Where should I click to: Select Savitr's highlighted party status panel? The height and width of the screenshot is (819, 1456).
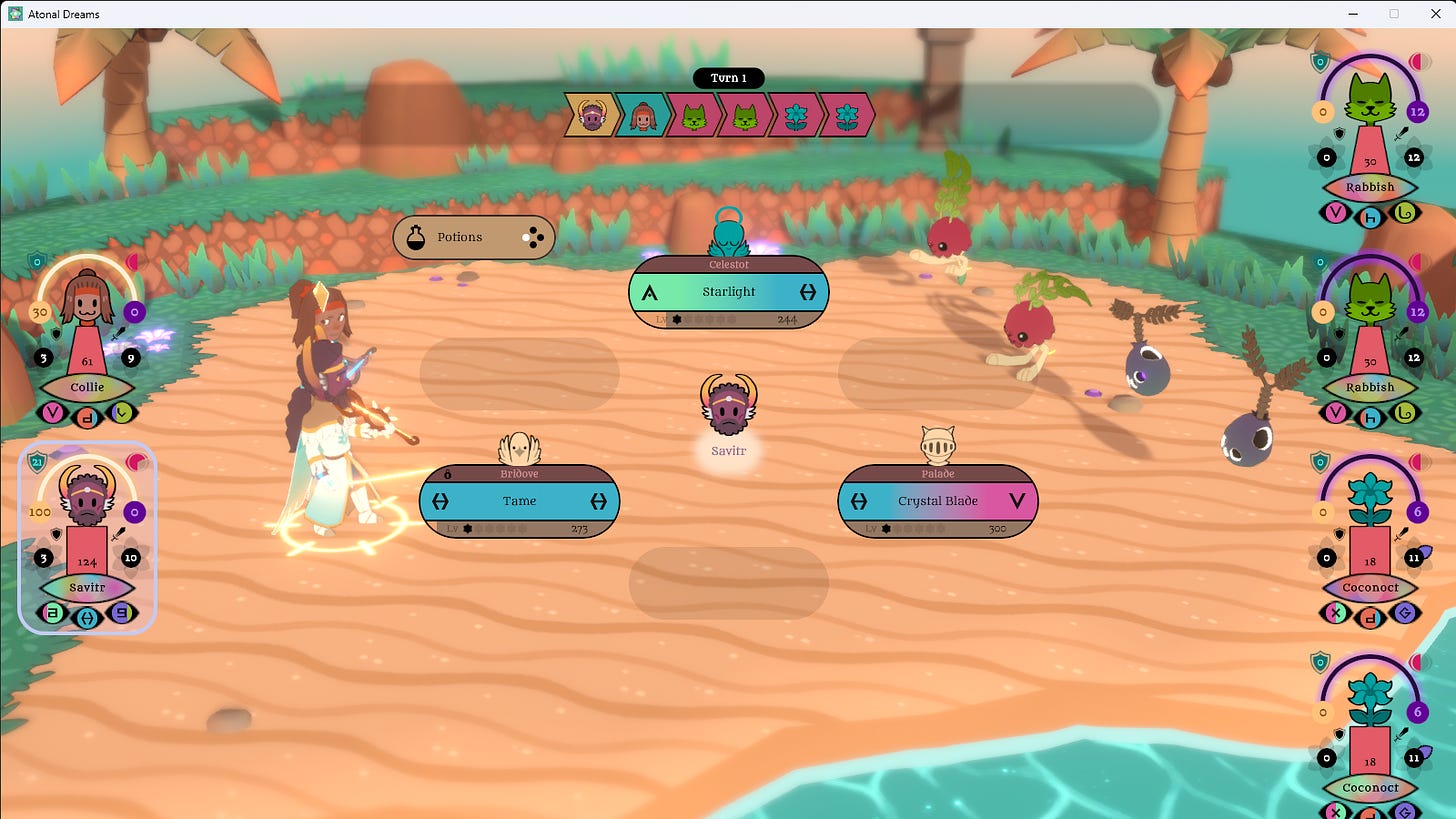point(87,537)
